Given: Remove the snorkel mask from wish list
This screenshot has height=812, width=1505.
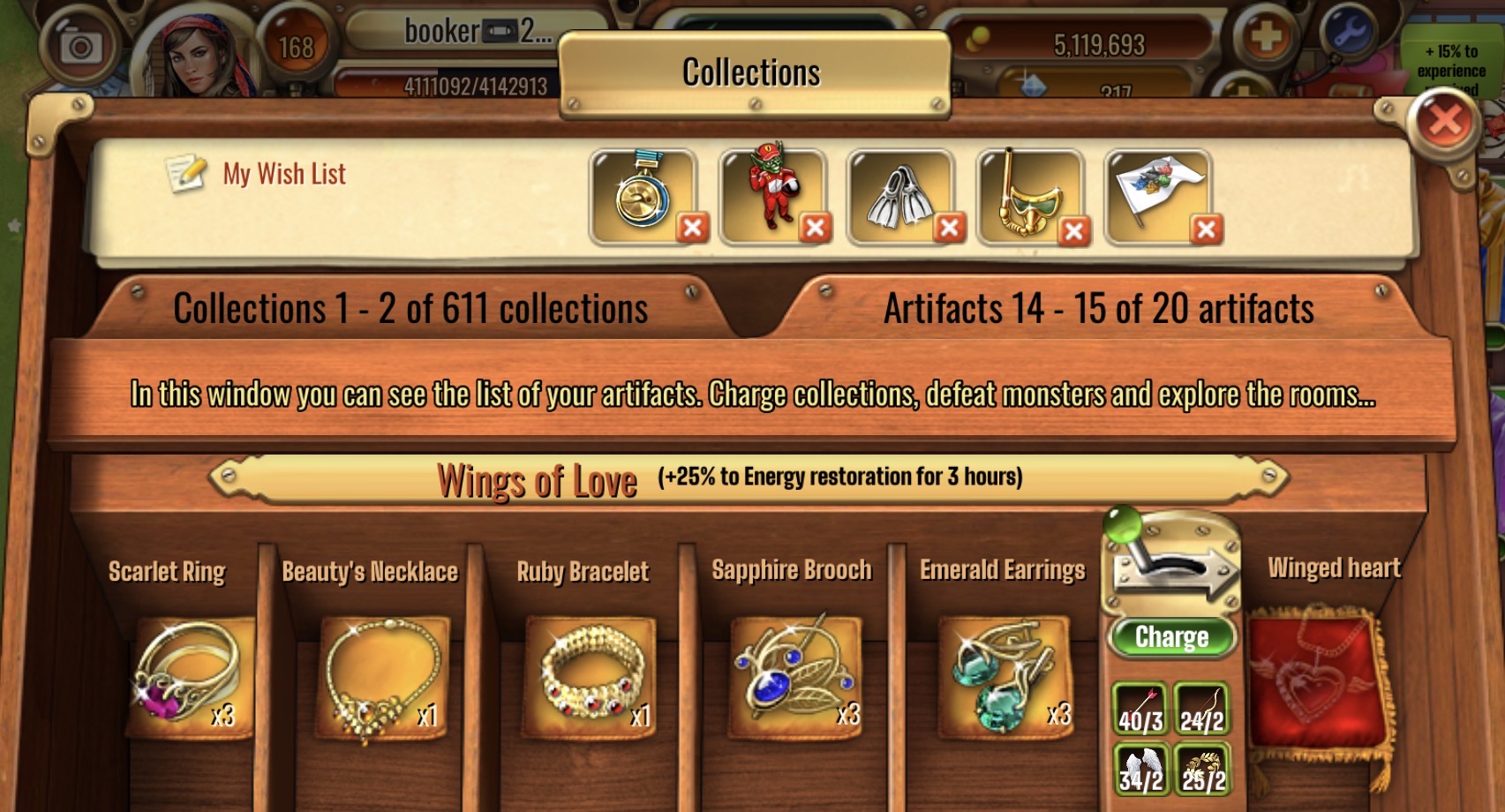Looking at the screenshot, I should coord(1074,231).
